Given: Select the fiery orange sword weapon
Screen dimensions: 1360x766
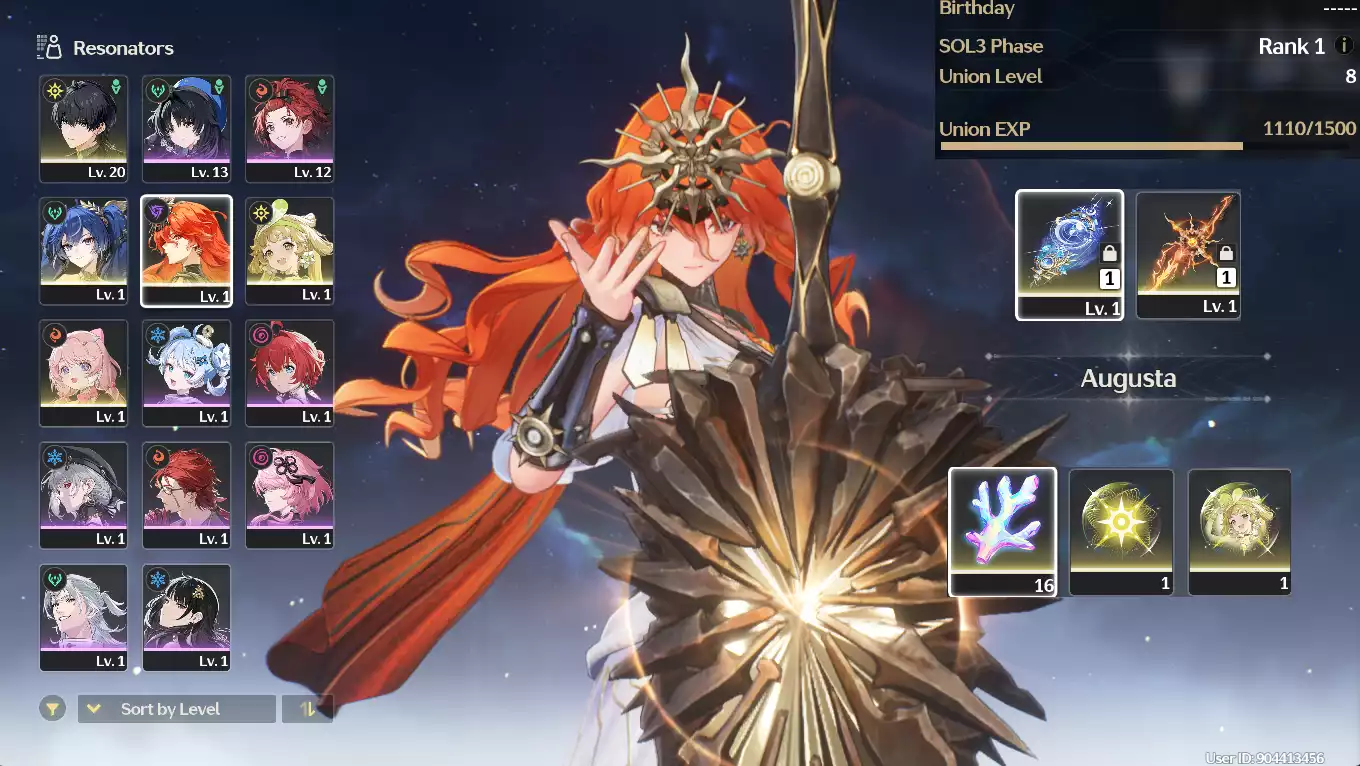Looking at the screenshot, I should [x=1188, y=254].
